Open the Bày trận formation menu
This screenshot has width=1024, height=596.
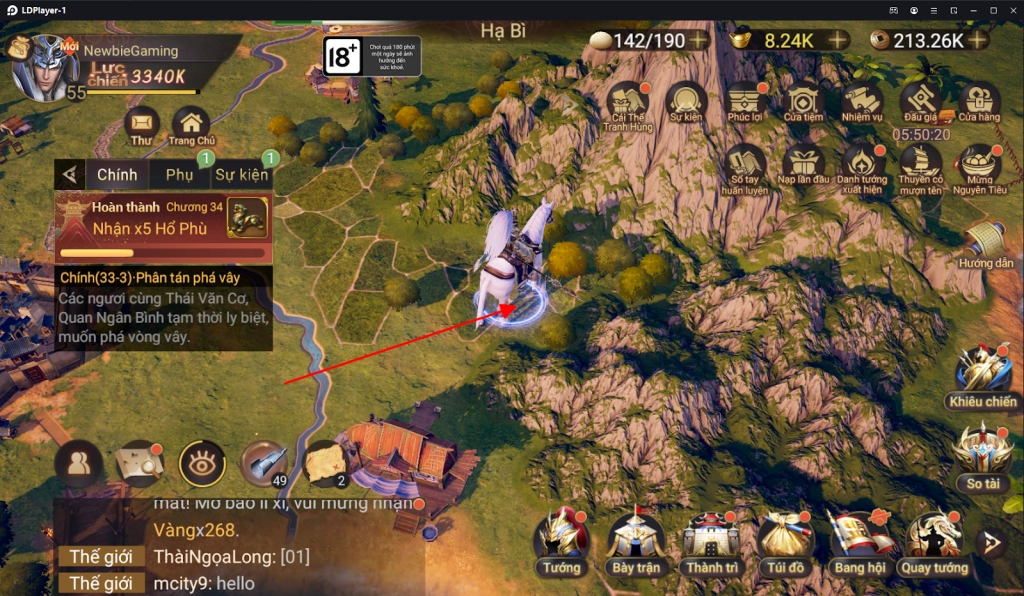[636, 543]
